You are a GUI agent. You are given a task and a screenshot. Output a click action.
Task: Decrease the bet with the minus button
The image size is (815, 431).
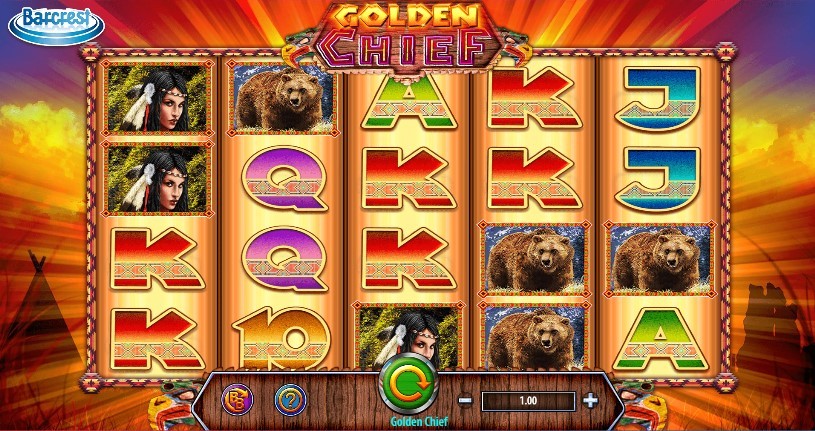pos(465,401)
